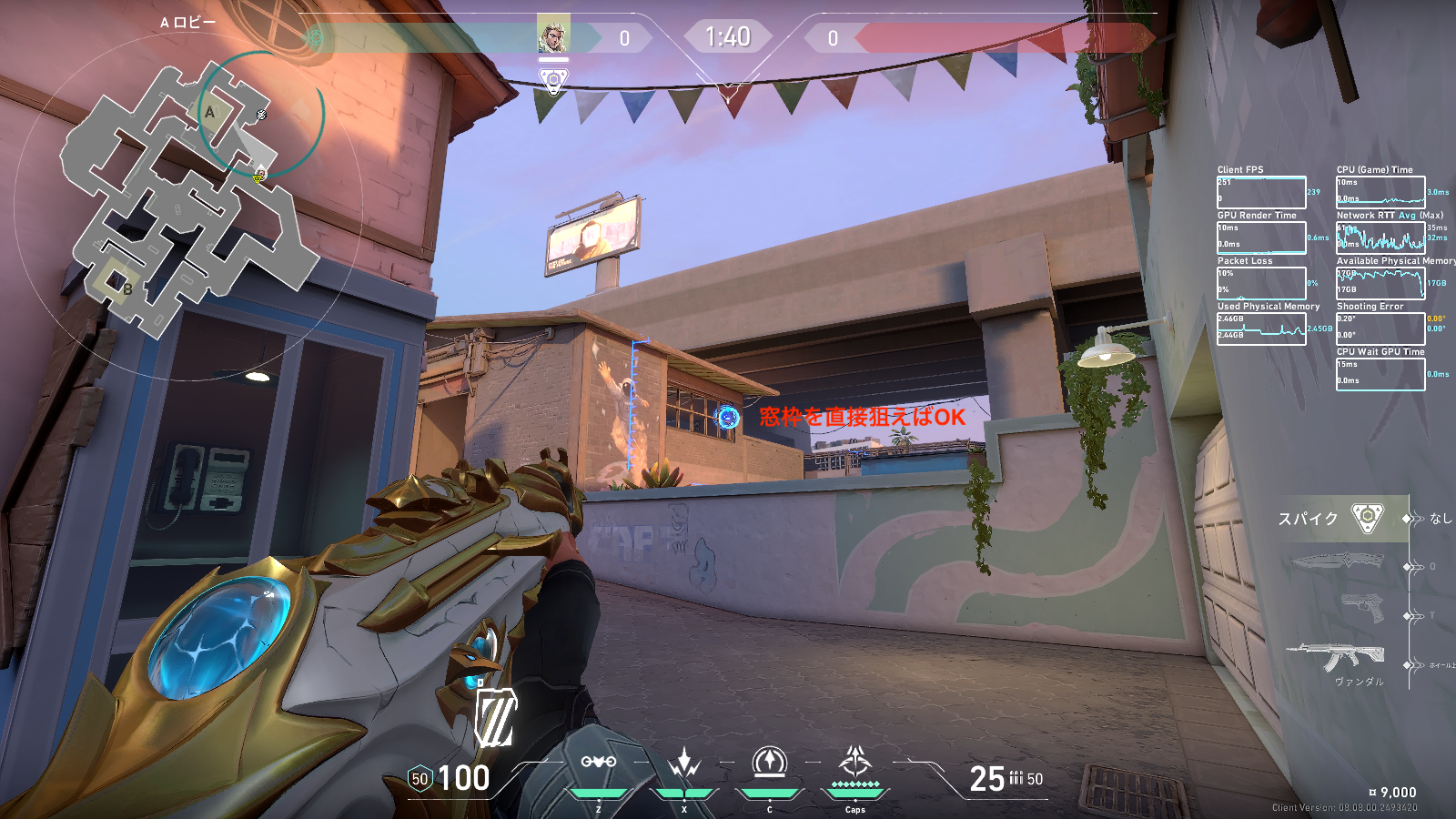Click the A site marker on the minimap
This screenshot has height=819, width=1456.
point(210,113)
